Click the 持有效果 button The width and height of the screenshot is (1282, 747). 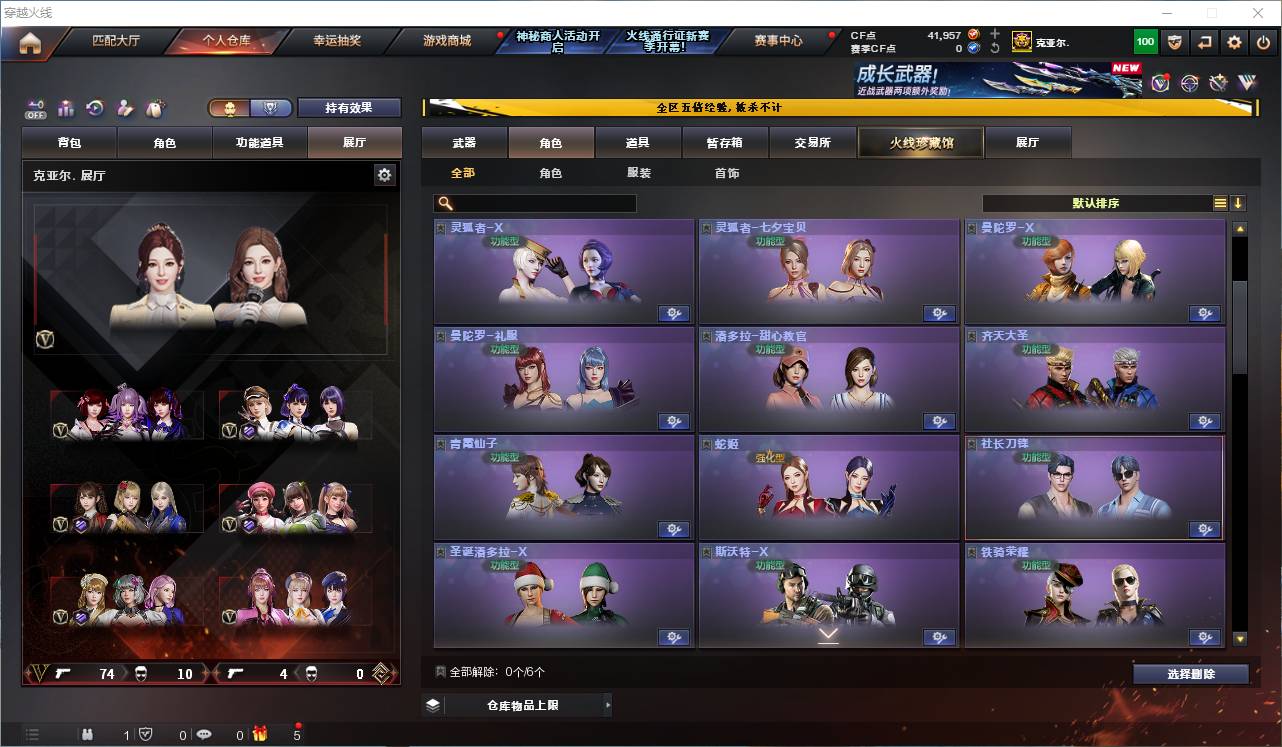tap(349, 107)
